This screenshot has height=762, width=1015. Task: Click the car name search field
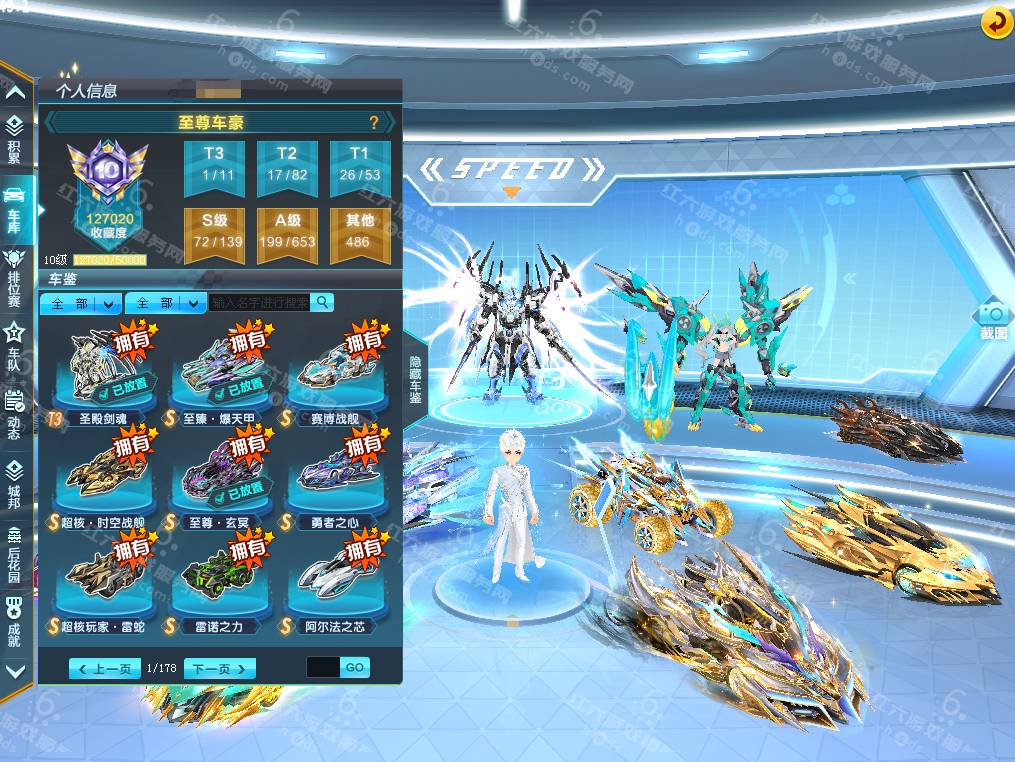[260, 302]
